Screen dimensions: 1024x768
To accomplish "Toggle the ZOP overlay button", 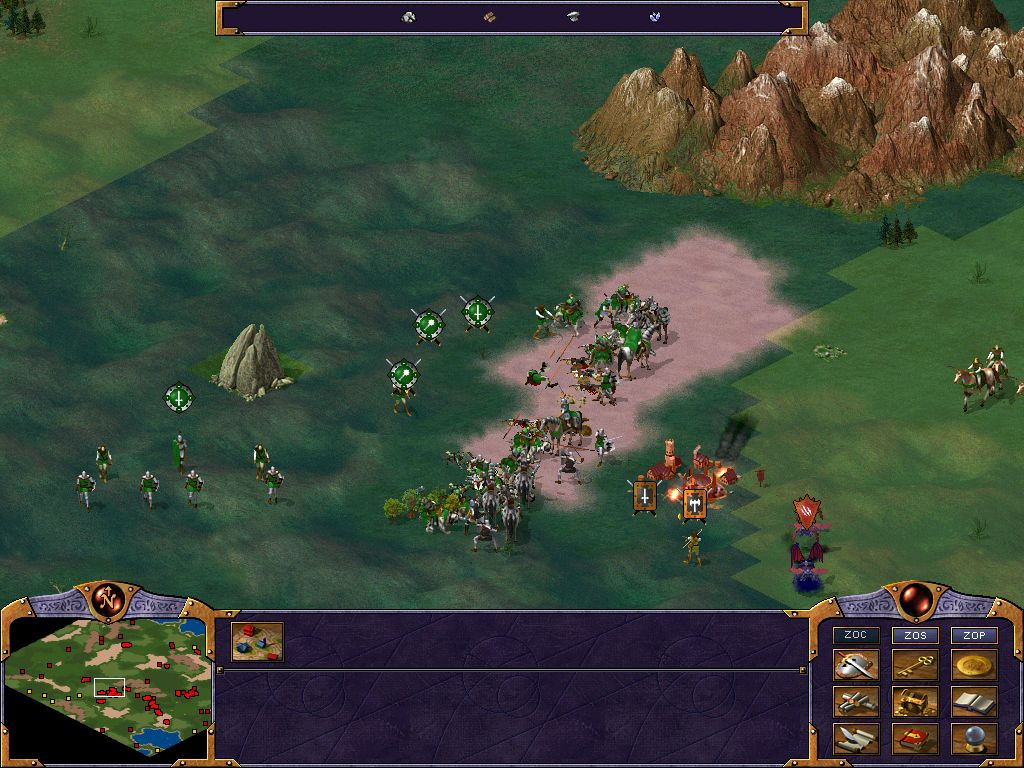I will tap(974, 635).
